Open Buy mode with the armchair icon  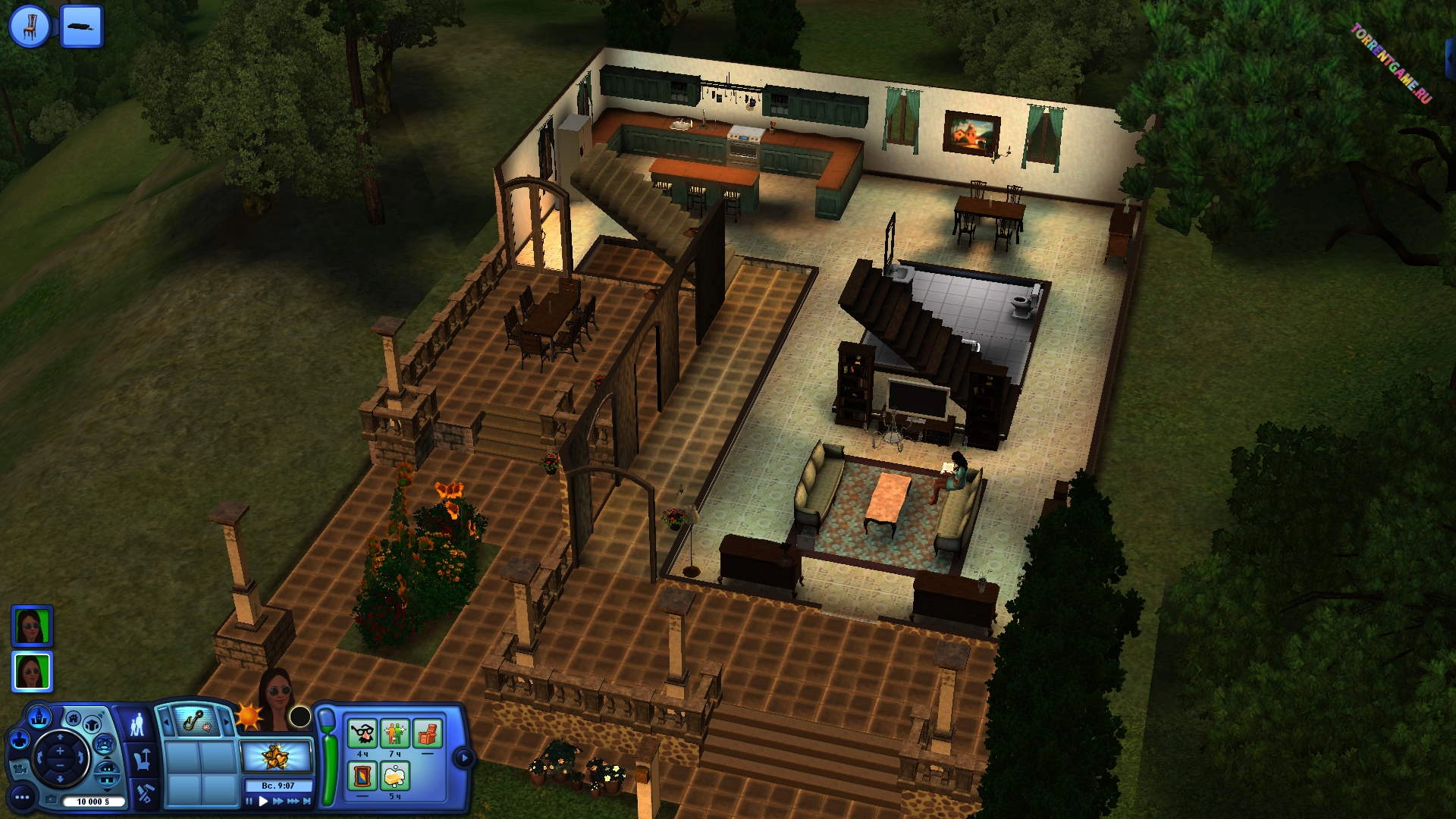coord(143,758)
